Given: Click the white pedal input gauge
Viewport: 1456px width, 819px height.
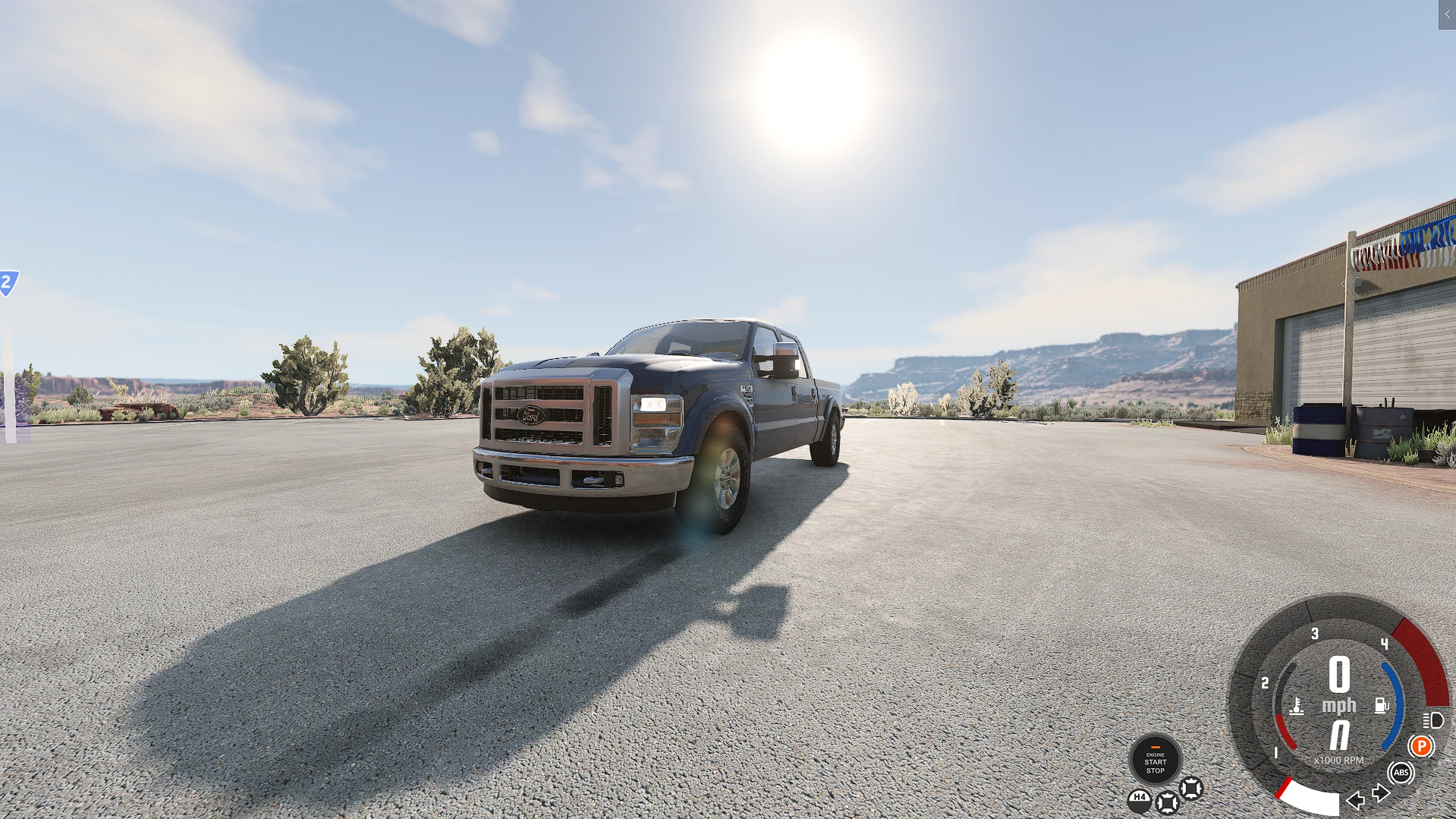Looking at the screenshot, I should [1310, 799].
